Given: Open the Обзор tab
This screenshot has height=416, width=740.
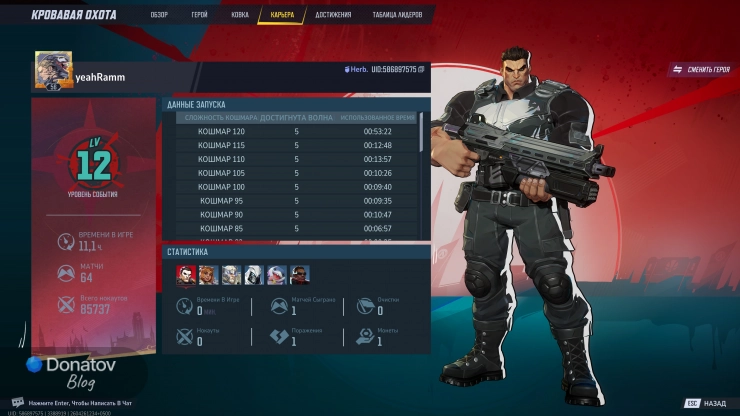Looking at the screenshot, I should click(159, 15).
